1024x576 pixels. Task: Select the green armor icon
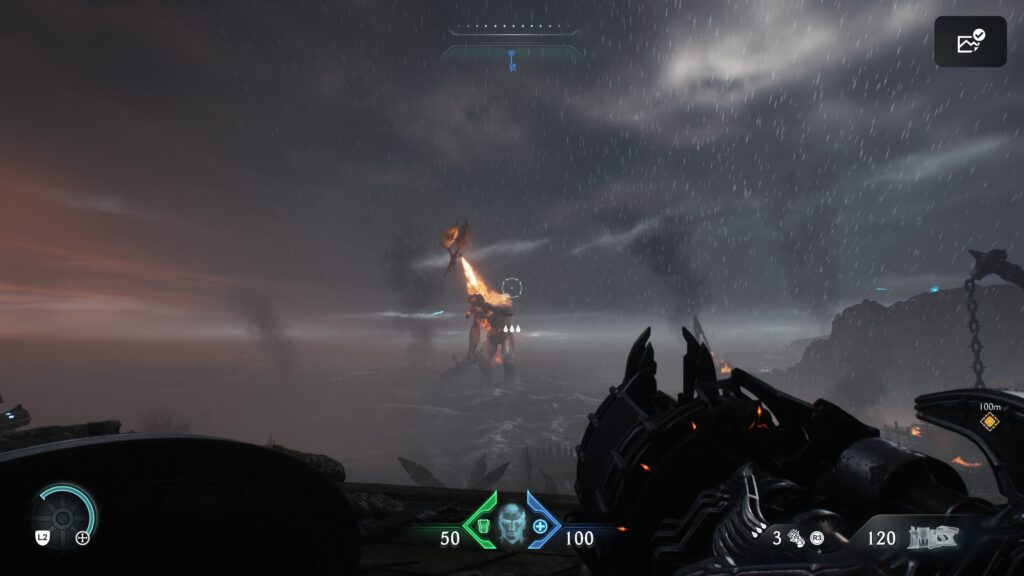coord(481,525)
